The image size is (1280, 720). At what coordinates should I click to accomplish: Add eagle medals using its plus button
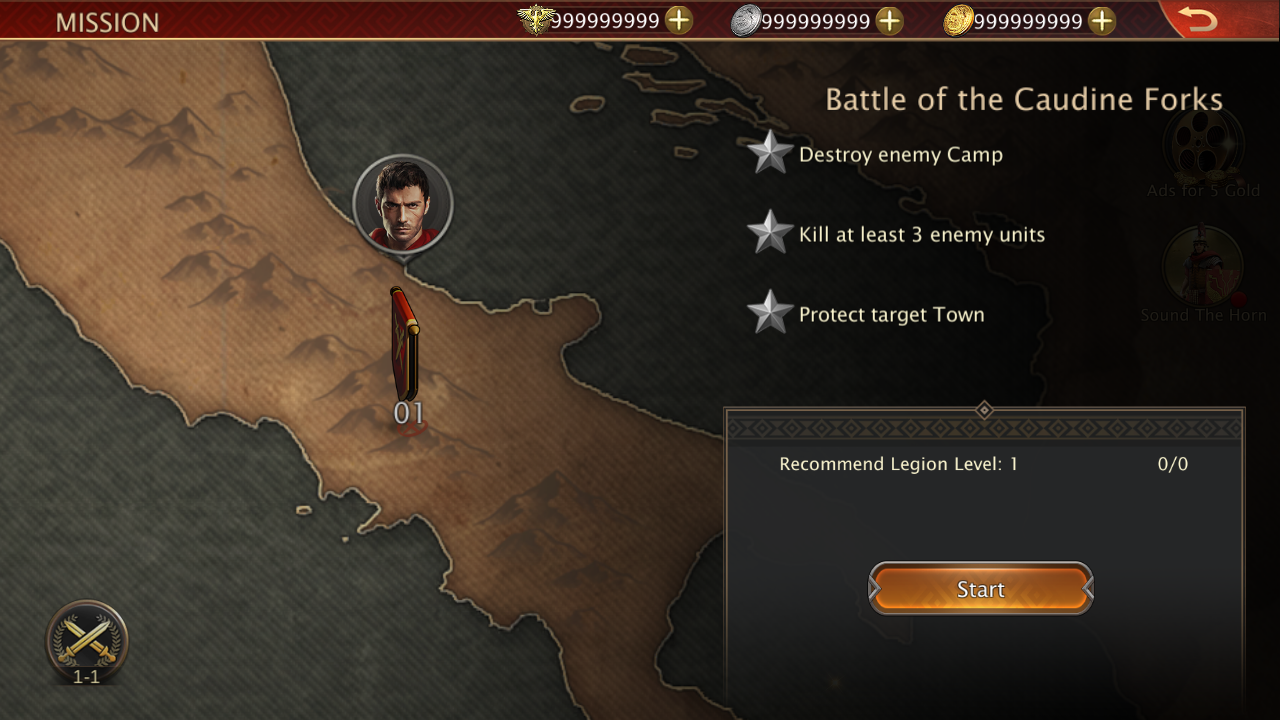679,21
